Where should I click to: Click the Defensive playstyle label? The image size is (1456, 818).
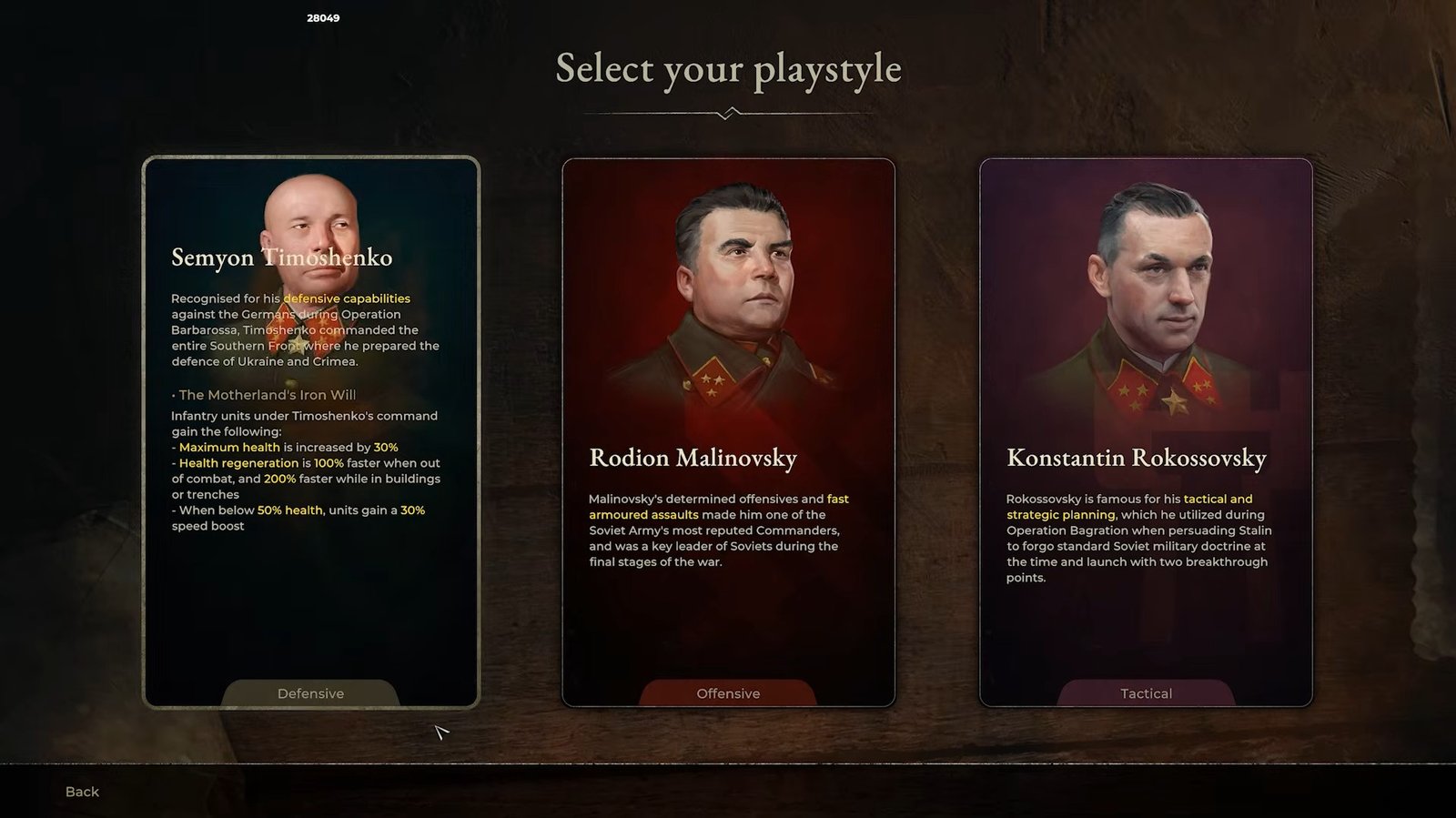point(310,693)
